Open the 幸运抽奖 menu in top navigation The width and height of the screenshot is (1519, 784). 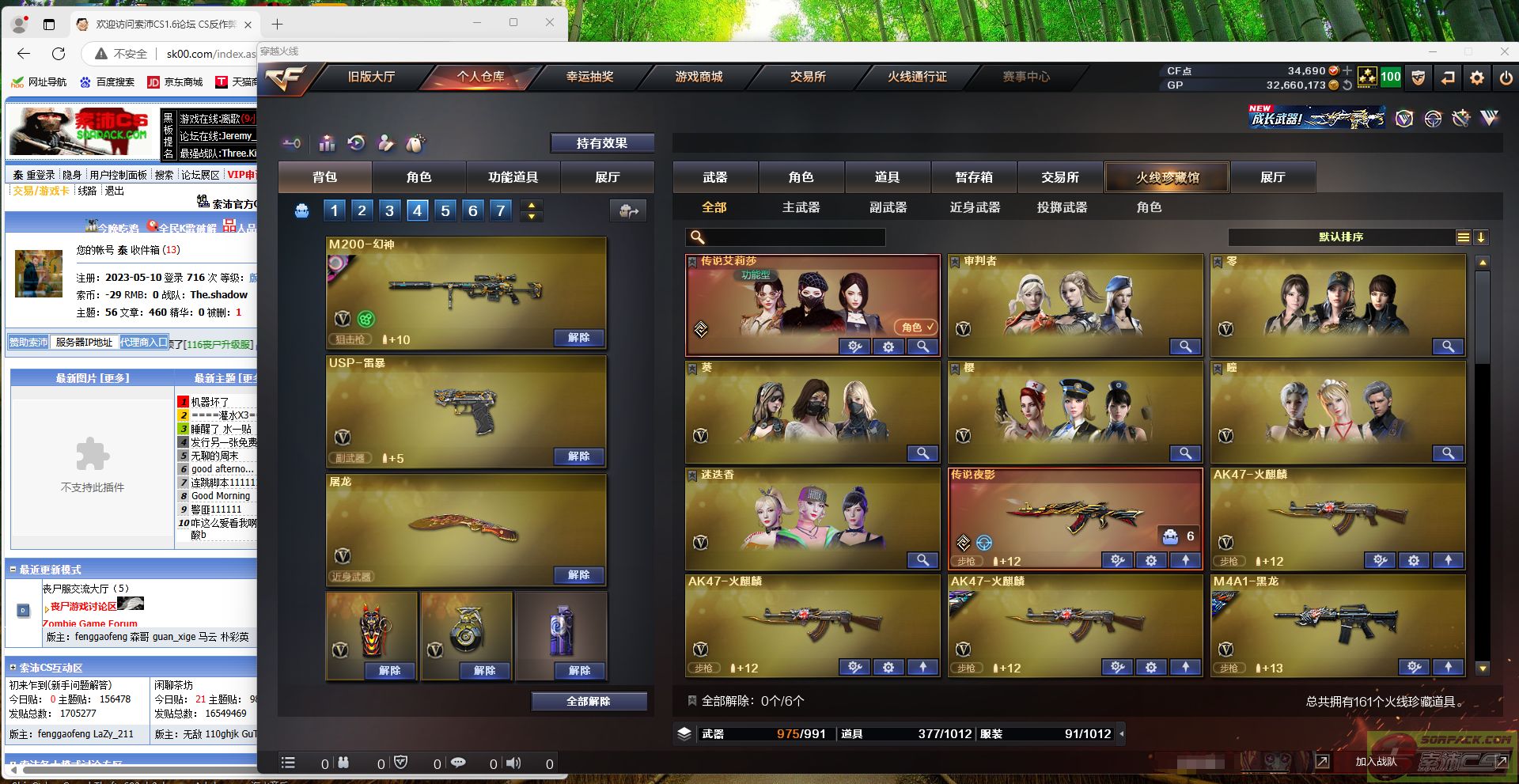589,77
